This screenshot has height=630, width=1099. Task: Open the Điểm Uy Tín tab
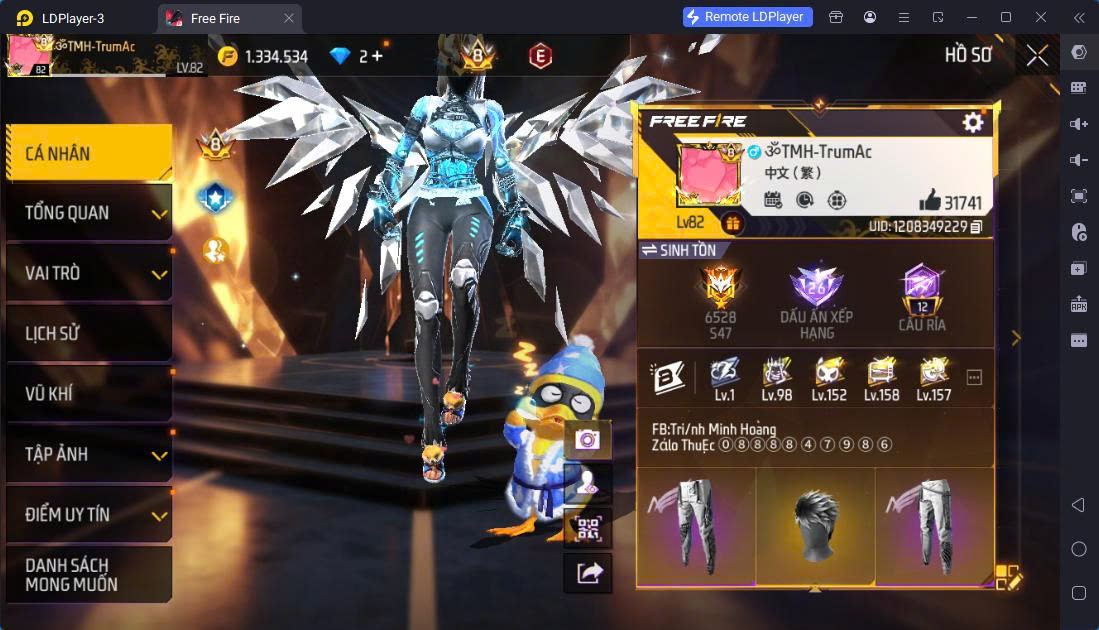point(88,514)
